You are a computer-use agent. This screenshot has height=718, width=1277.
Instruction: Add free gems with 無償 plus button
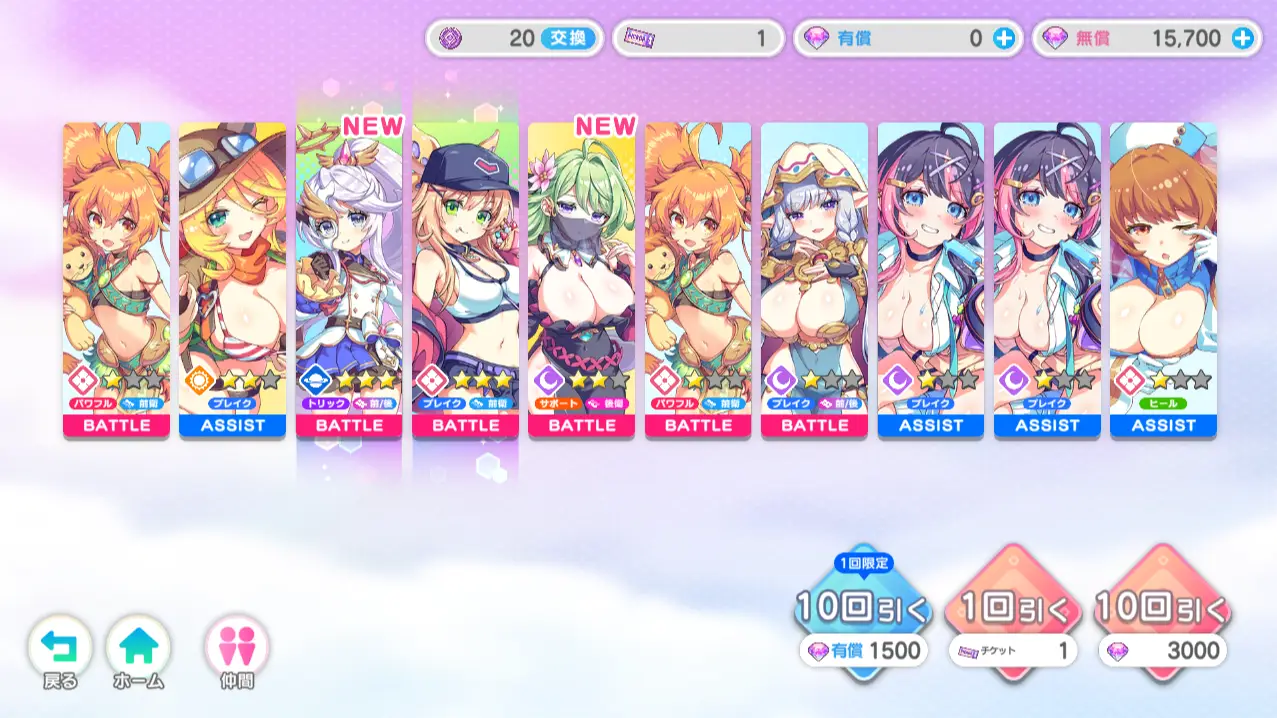tap(1242, 39)
